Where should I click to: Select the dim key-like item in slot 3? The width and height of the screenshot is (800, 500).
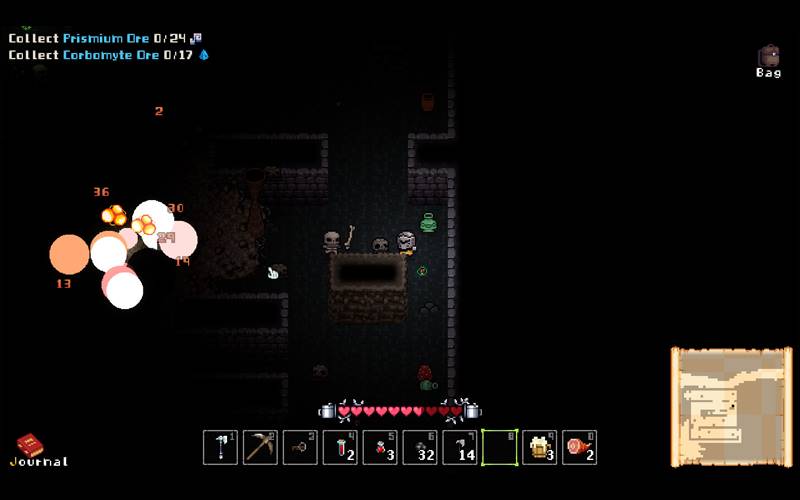coord(300,447)
